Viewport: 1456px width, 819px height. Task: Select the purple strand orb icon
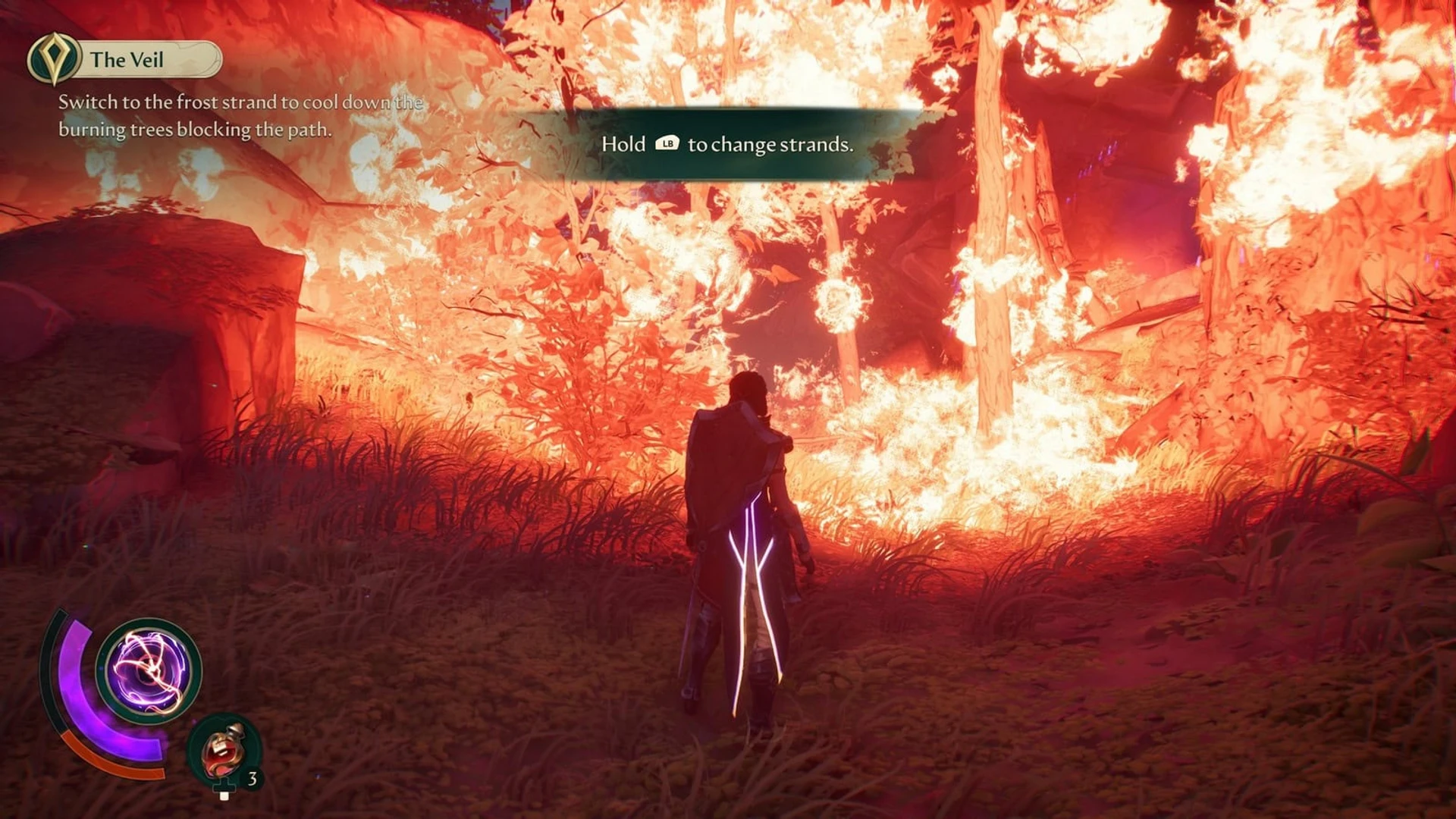149,670
